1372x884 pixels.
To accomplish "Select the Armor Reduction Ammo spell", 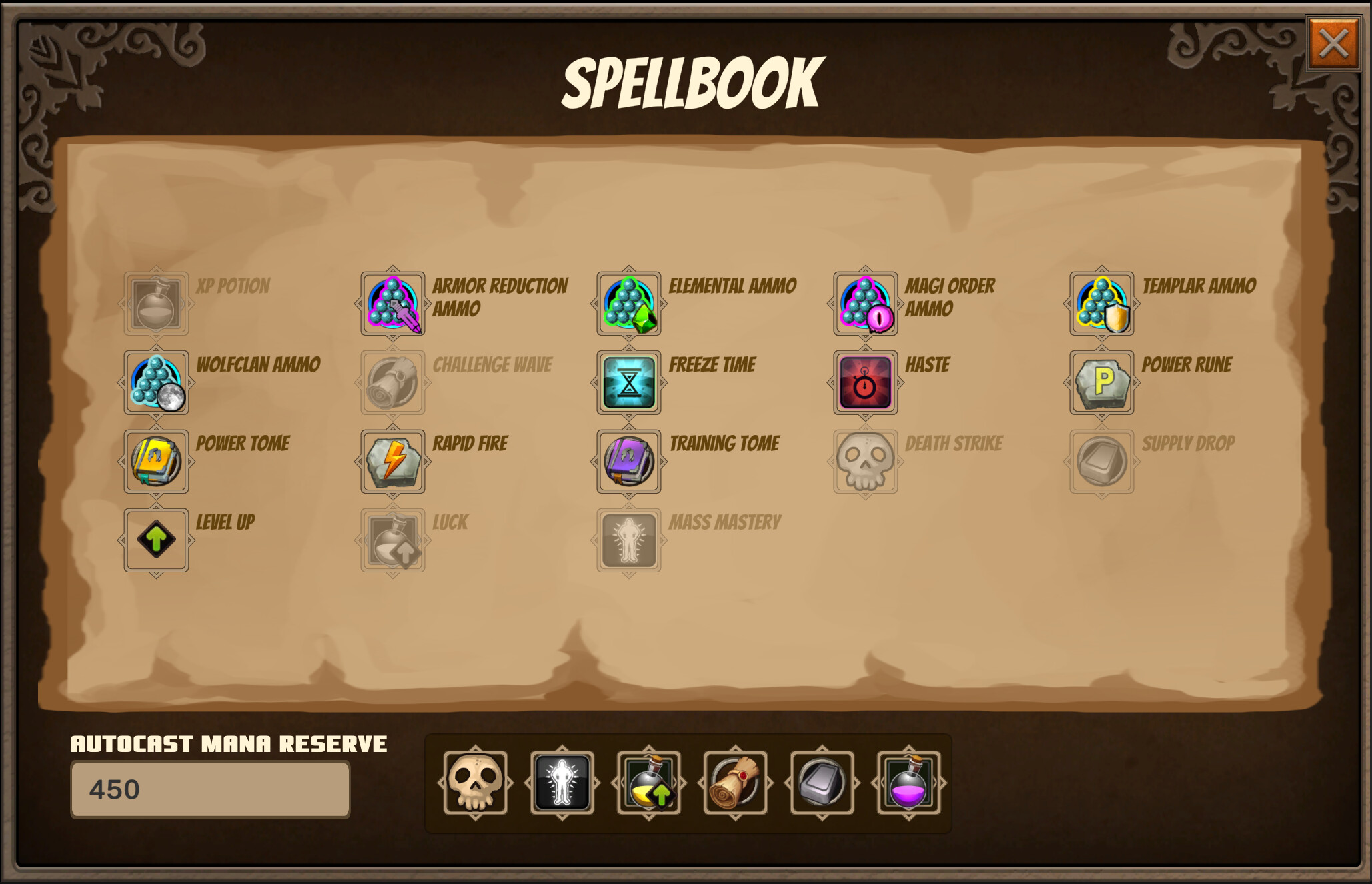I will (392, 304).
